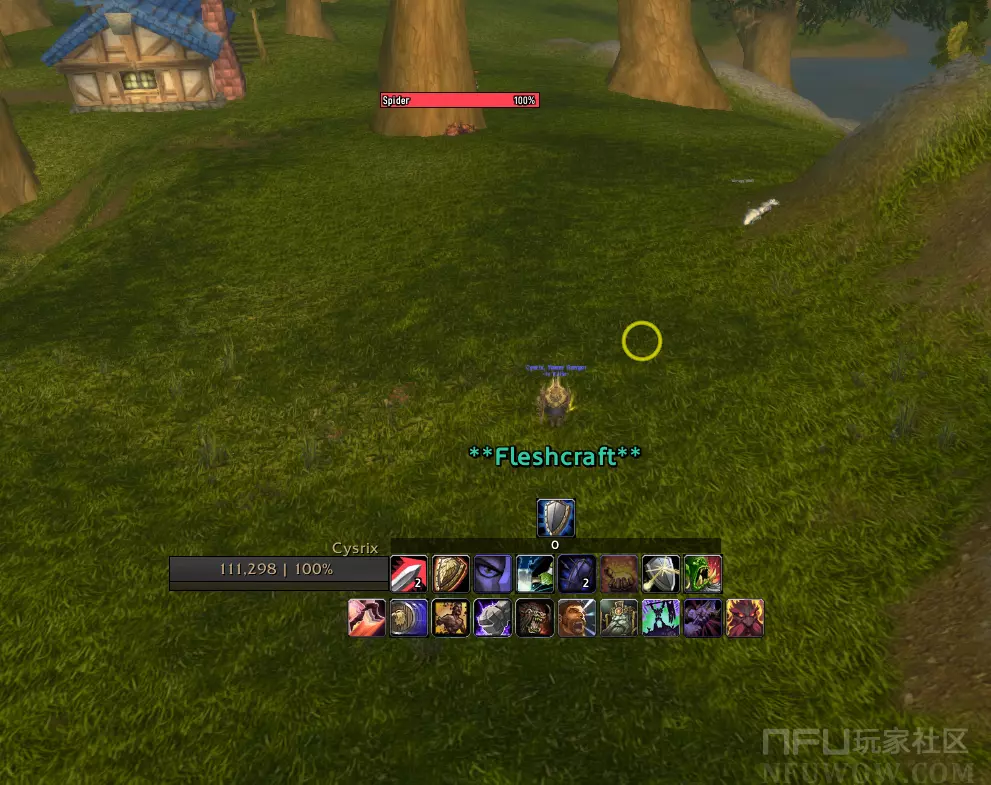Activate the red fiery face ability
The height and width of the screenshot is (785, 991).
(745, 618)
